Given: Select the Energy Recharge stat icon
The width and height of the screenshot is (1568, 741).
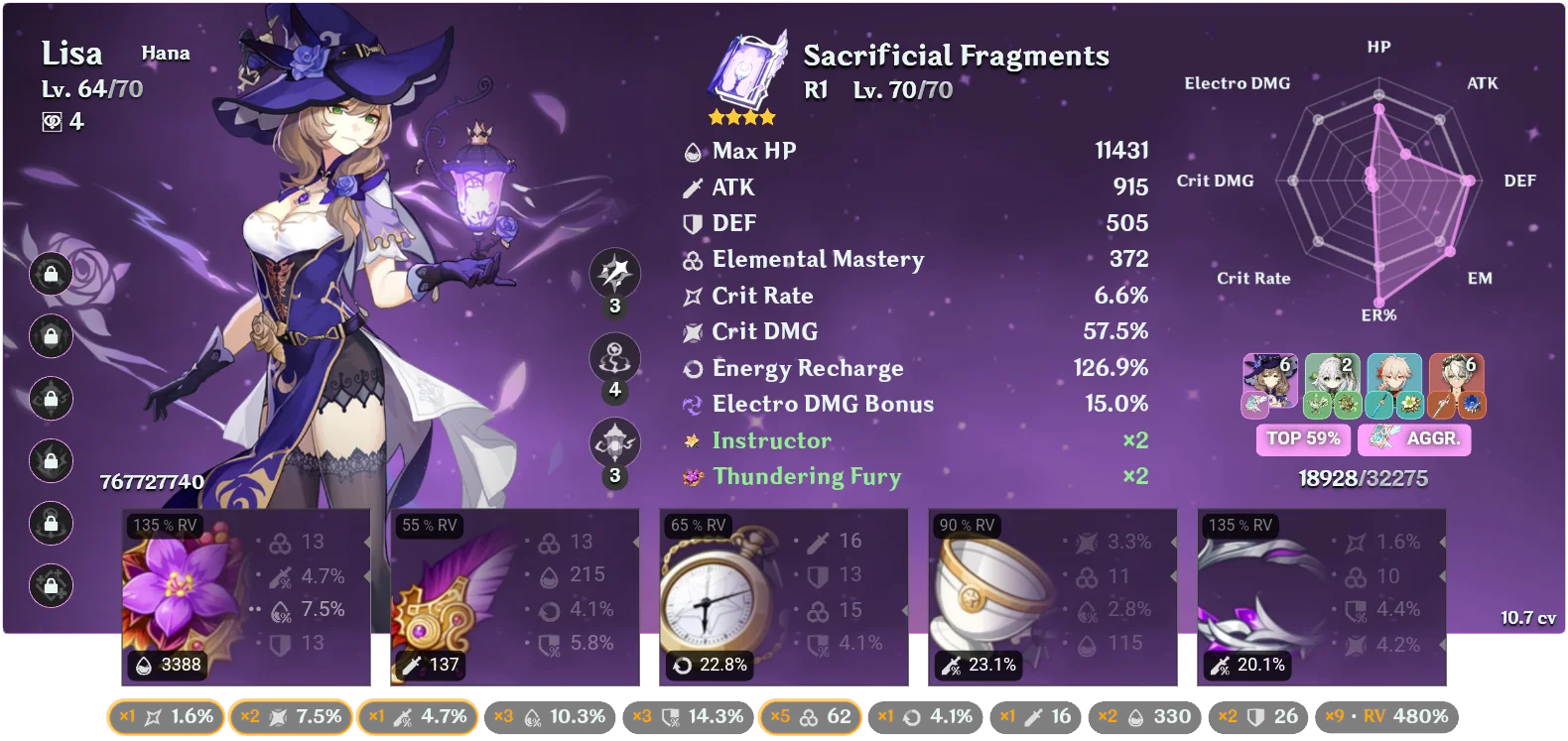Looking at the screenshot, I should click(693, 368).
